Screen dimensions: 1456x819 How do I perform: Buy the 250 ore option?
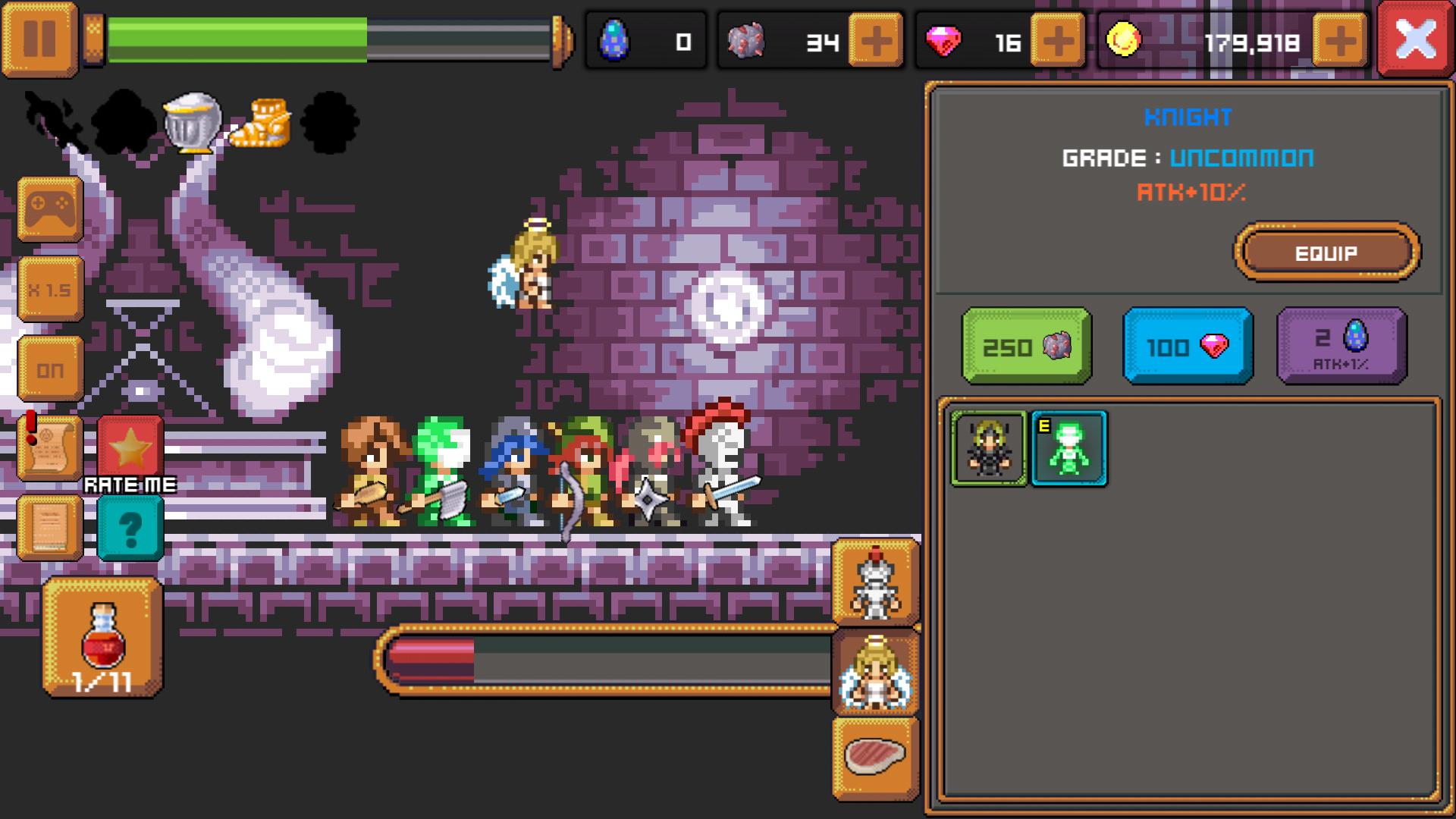1025,347
